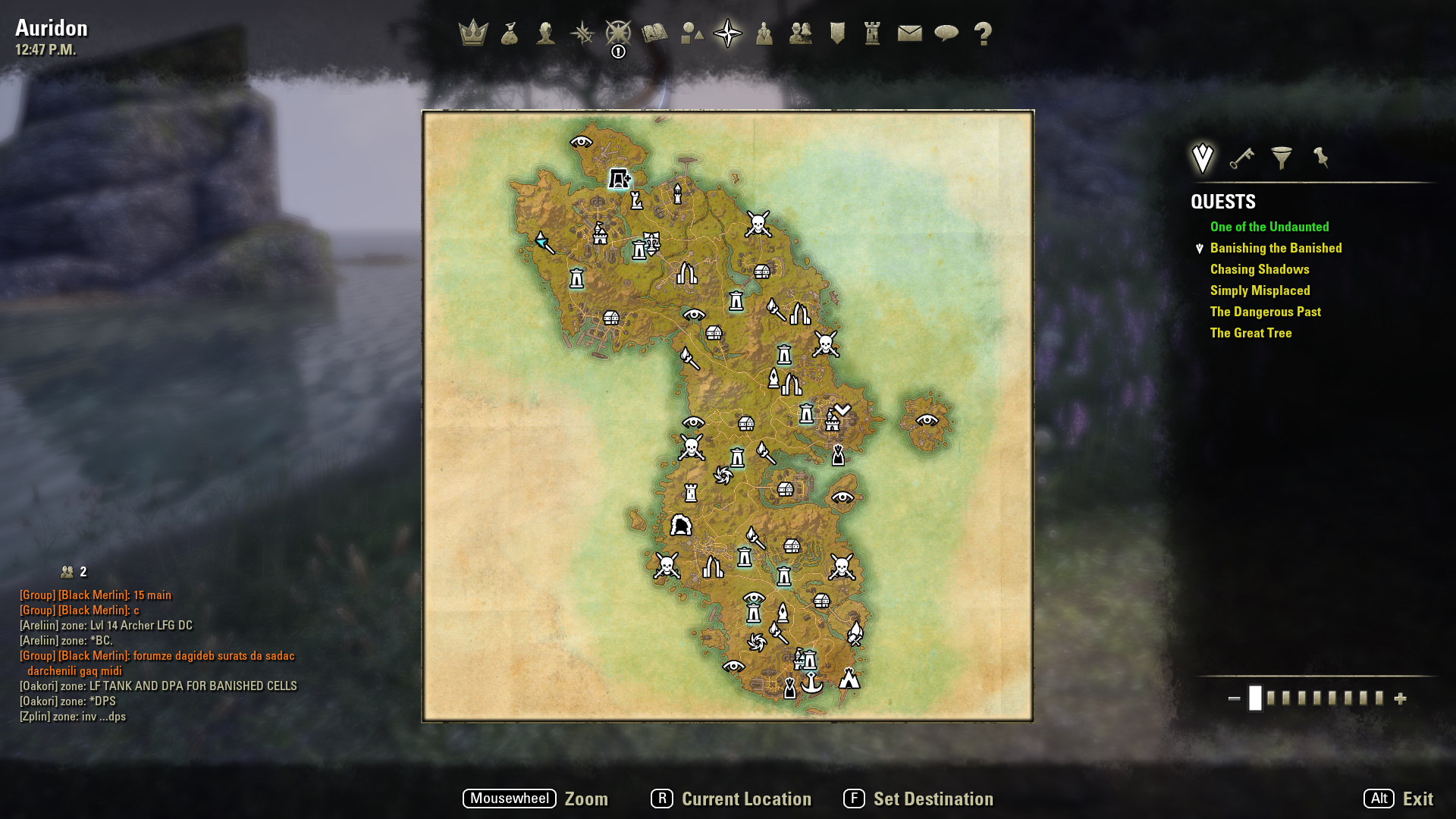Switch to the map locations pin tab
This screenshot has width=1456, height=819.
click(1321, 158)
